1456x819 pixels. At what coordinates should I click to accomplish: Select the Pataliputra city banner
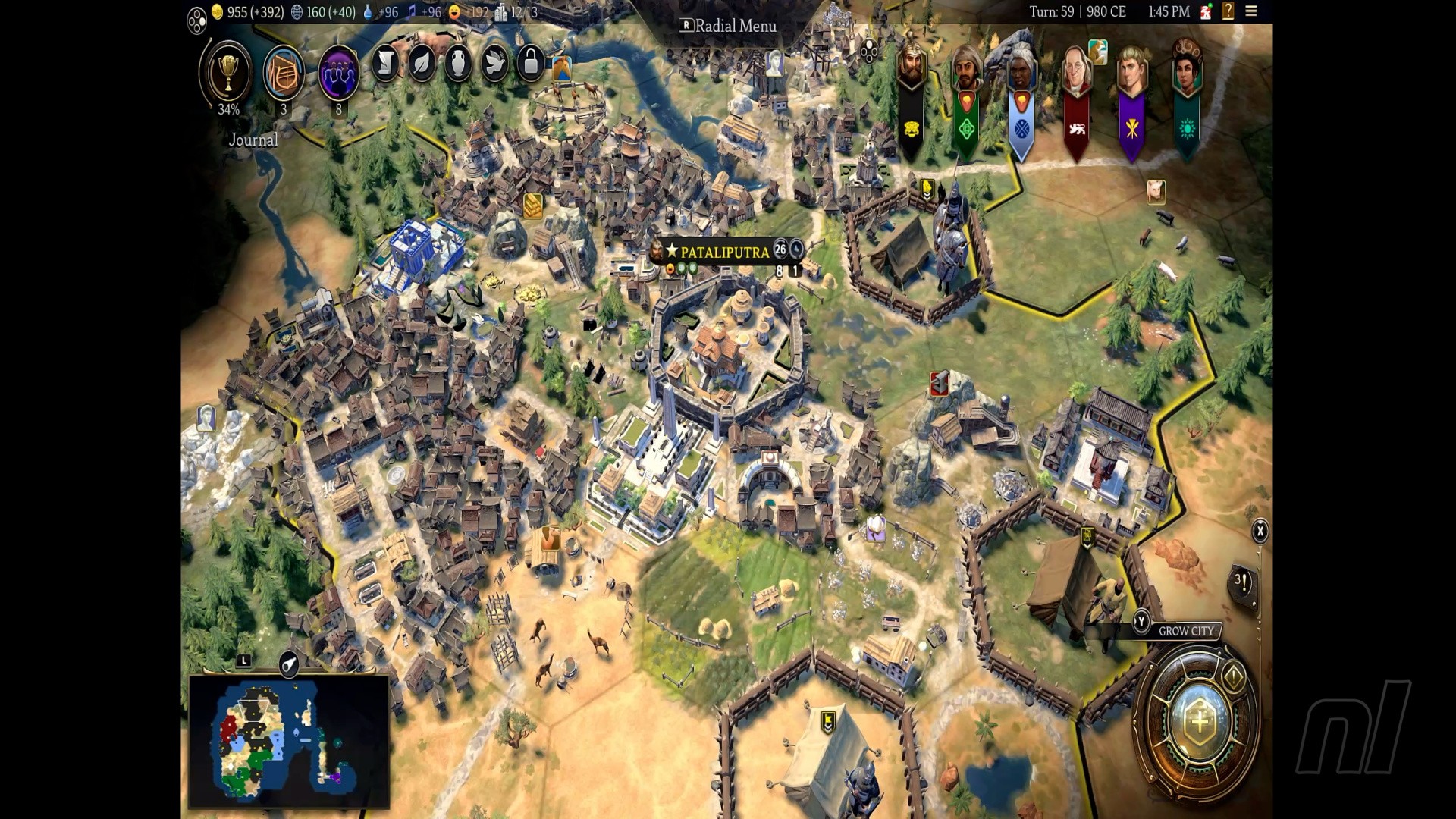(x=724, y=252)
